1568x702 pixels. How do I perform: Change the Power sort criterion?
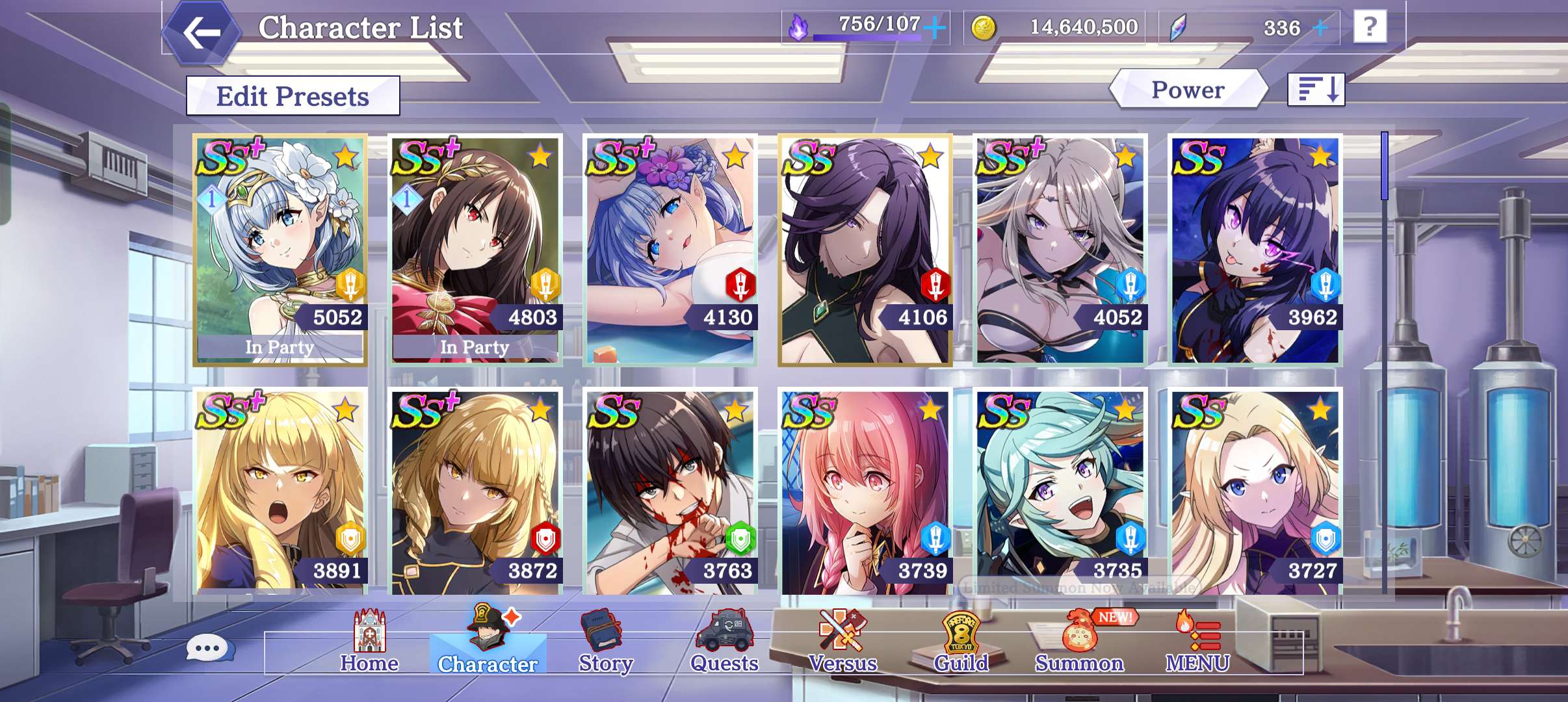1188,90
